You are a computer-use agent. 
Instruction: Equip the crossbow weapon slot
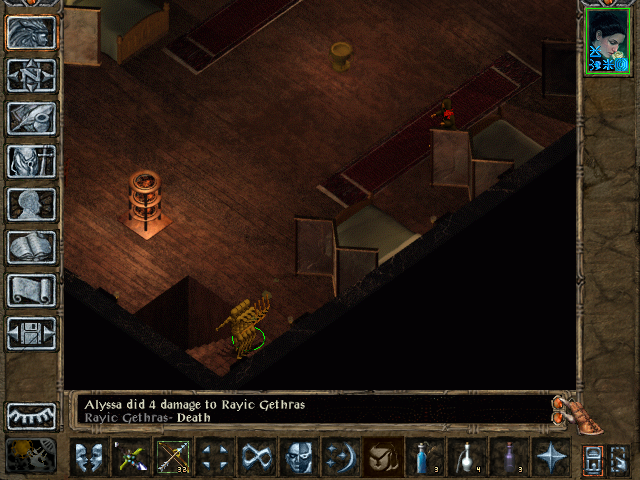click(x=132, y=457)
